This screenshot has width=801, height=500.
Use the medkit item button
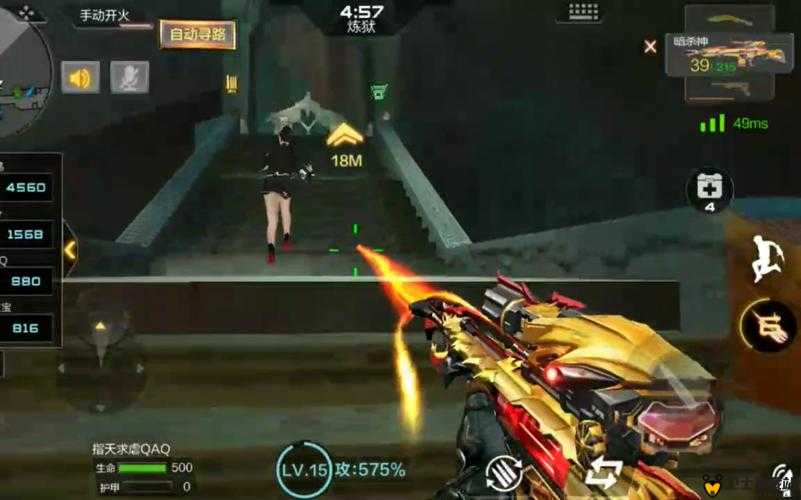tap(709, 189)
